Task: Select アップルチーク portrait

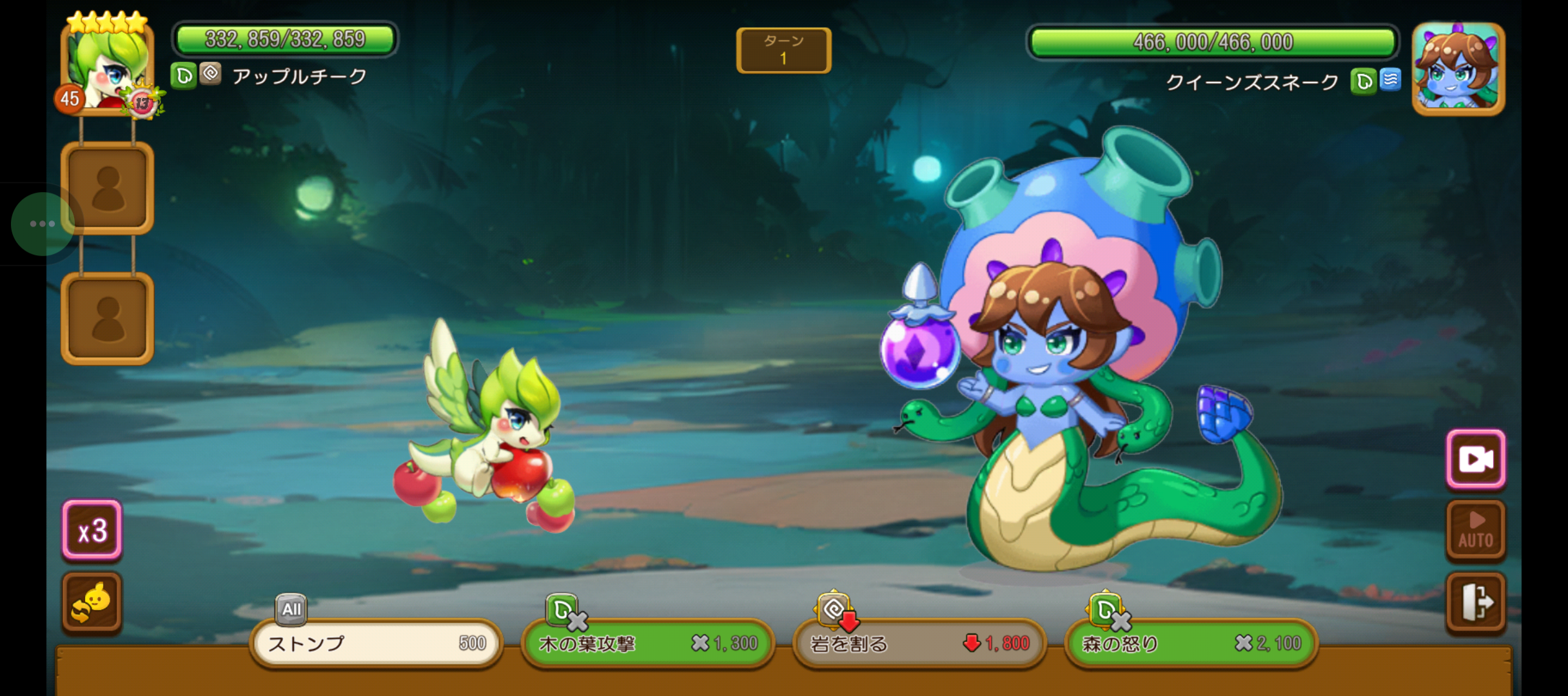Action: pyautogui.click(x=107, y=70)
